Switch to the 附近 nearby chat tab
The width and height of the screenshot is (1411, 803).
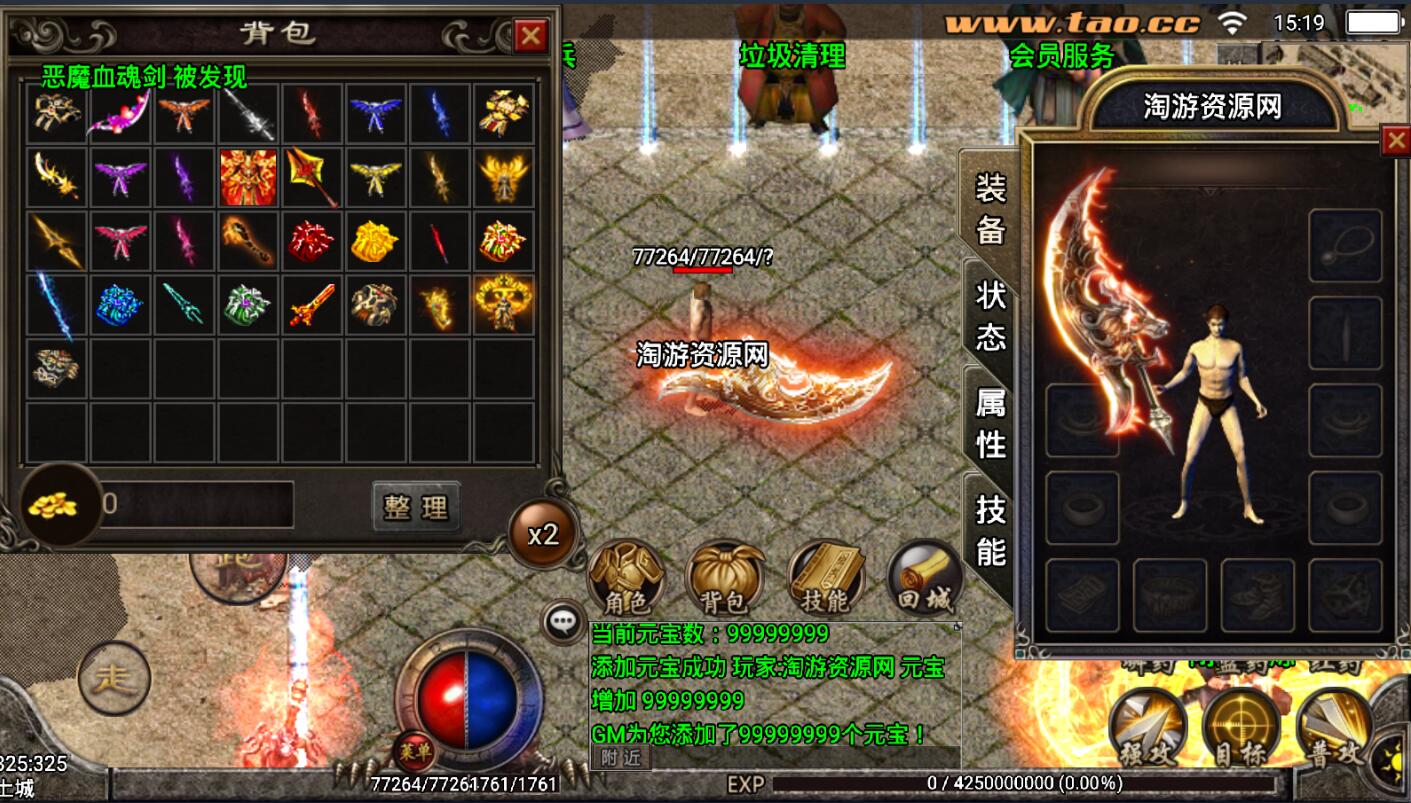pos(620,758)
